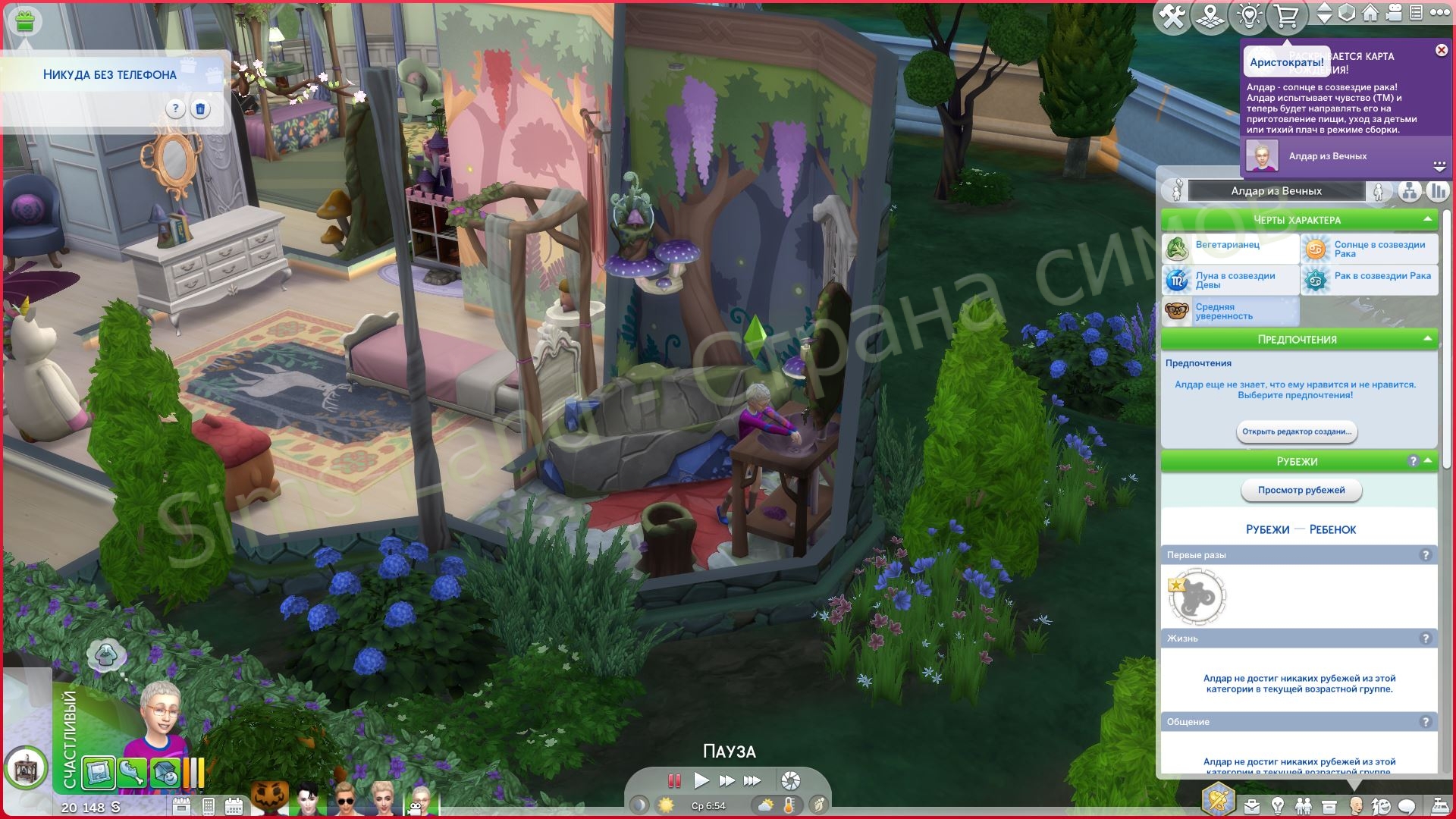Screen dimensions: 1456x819
Task: Click the red pause button
Action: (673, 780)
